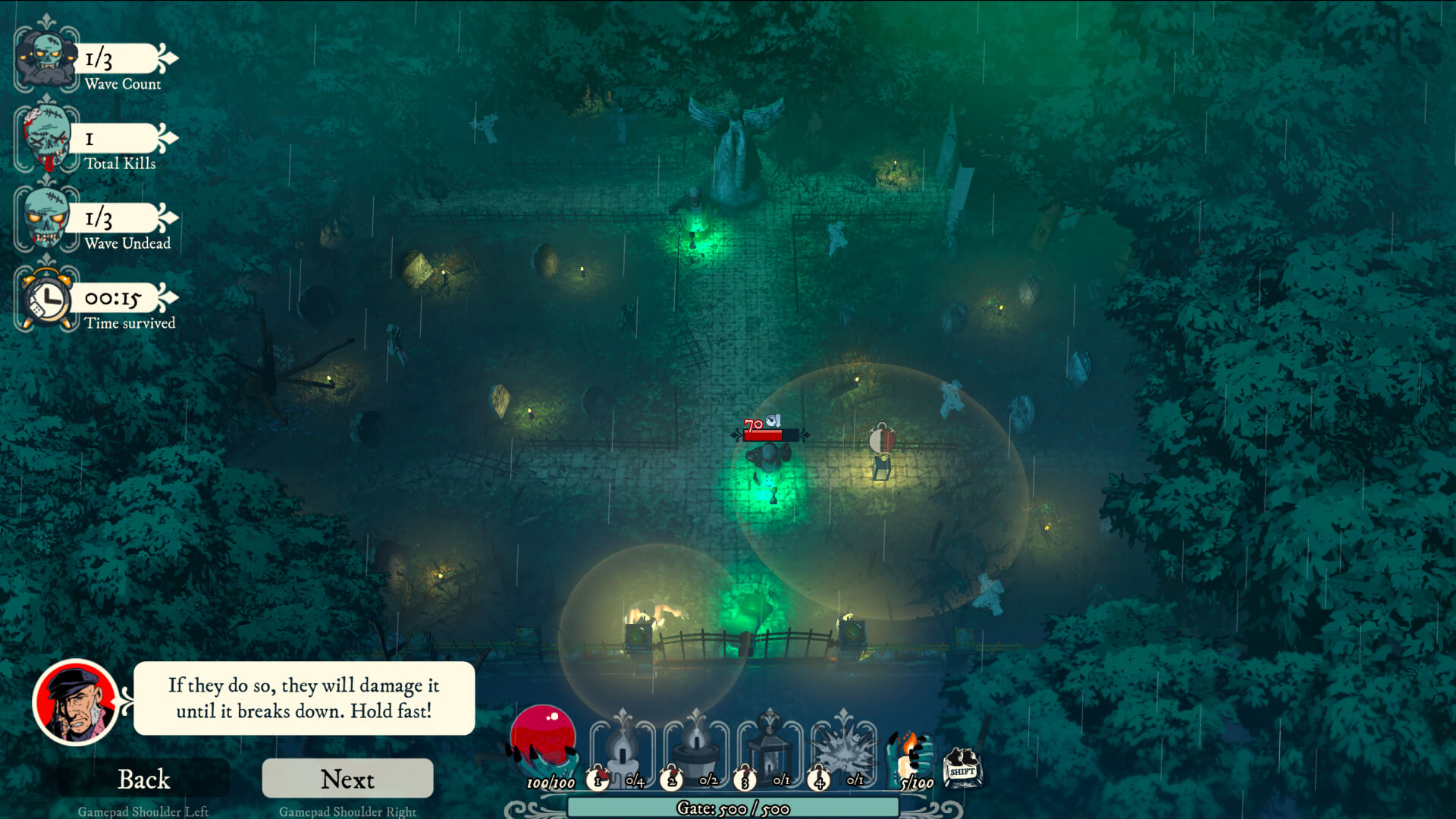Go to the Next tutorial message
Screen dimensions: 1456x819
[347, 779]
